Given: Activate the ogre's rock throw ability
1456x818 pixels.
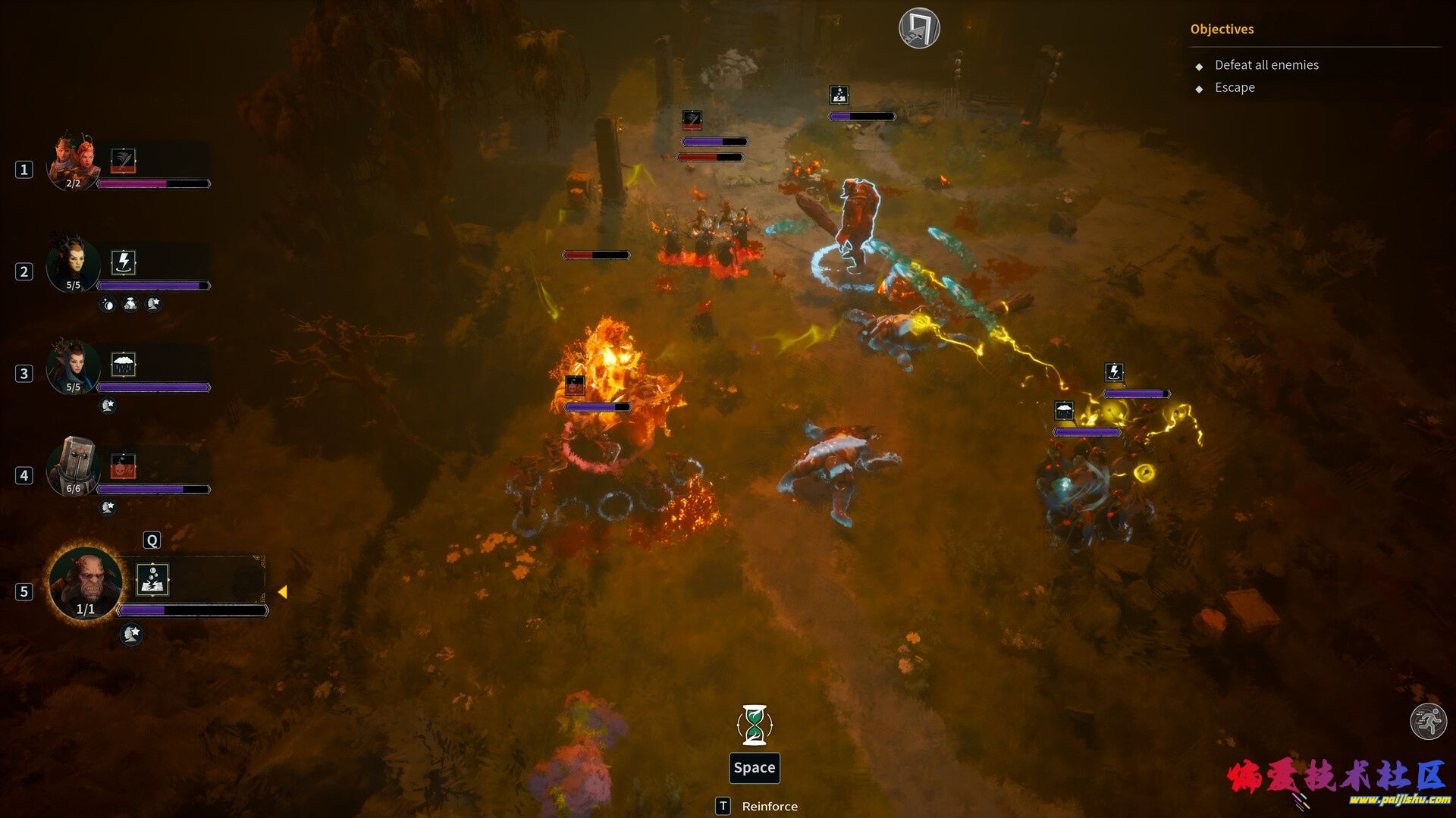Looking at the screenshot, I should [x=152, y=580].
